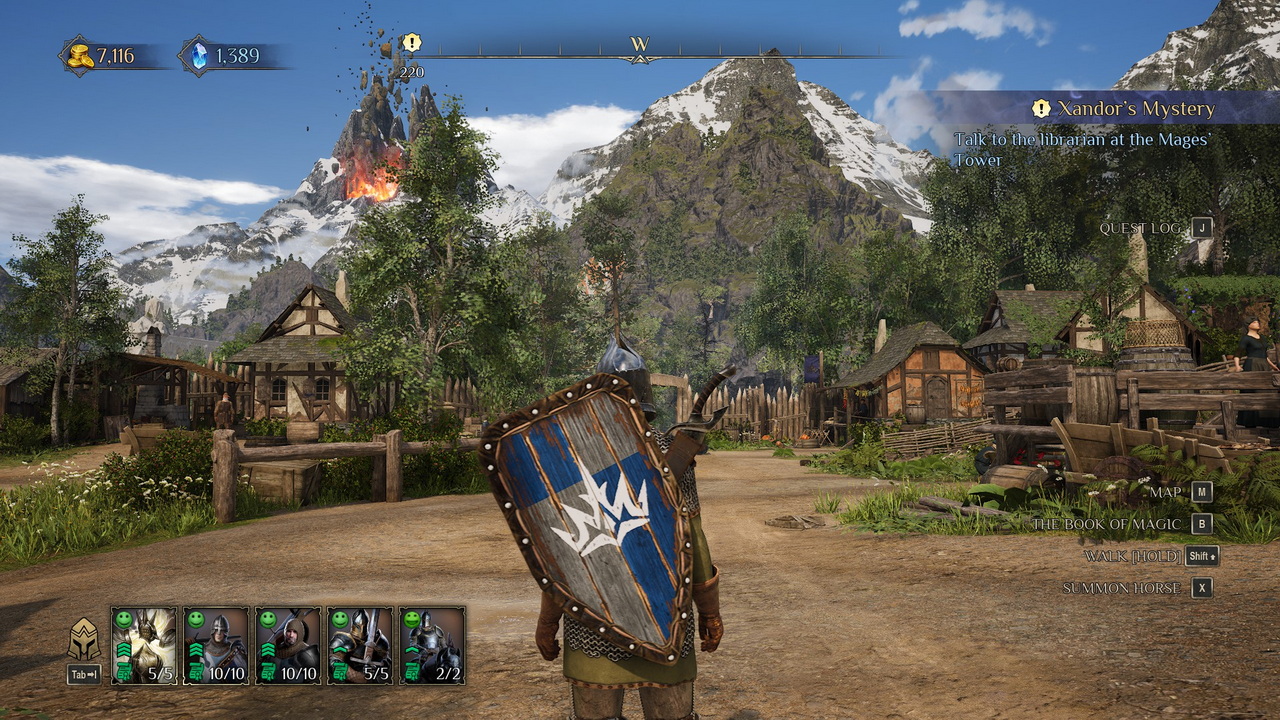Click the quest marker on the compass
Image resolution: width=1280 pixels, height=720 pixels.
411,43
